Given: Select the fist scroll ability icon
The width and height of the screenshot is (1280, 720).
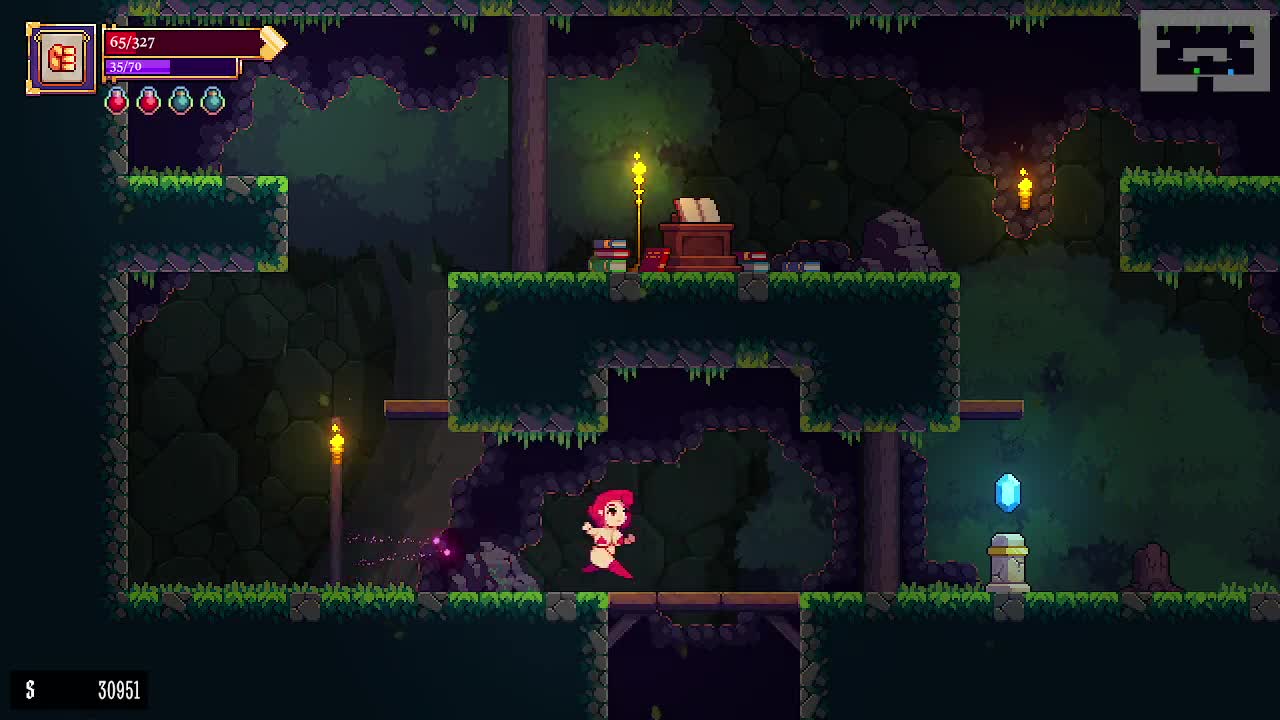Looking at the screenshot, I should click(61, 58).
